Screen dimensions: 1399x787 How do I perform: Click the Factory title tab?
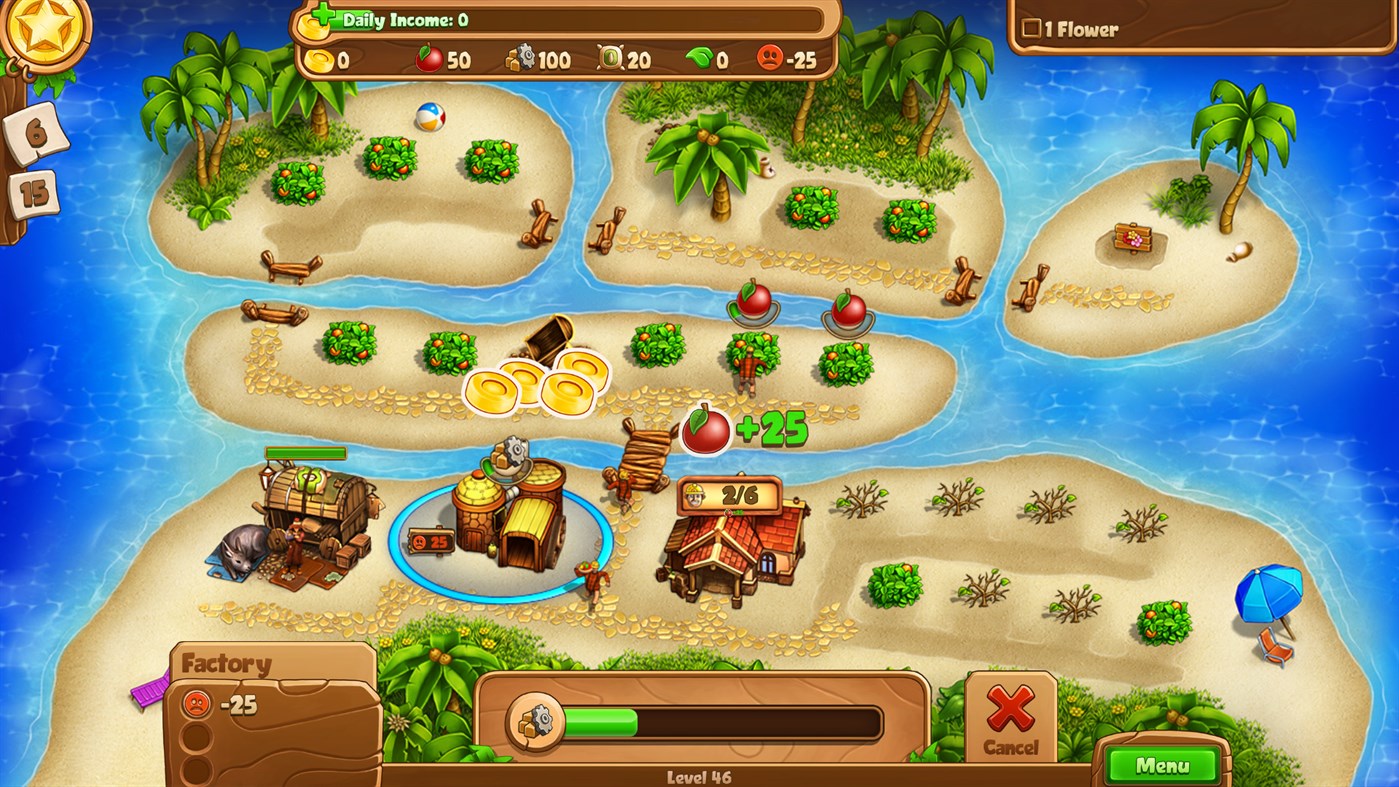click(x=225, y=662)
